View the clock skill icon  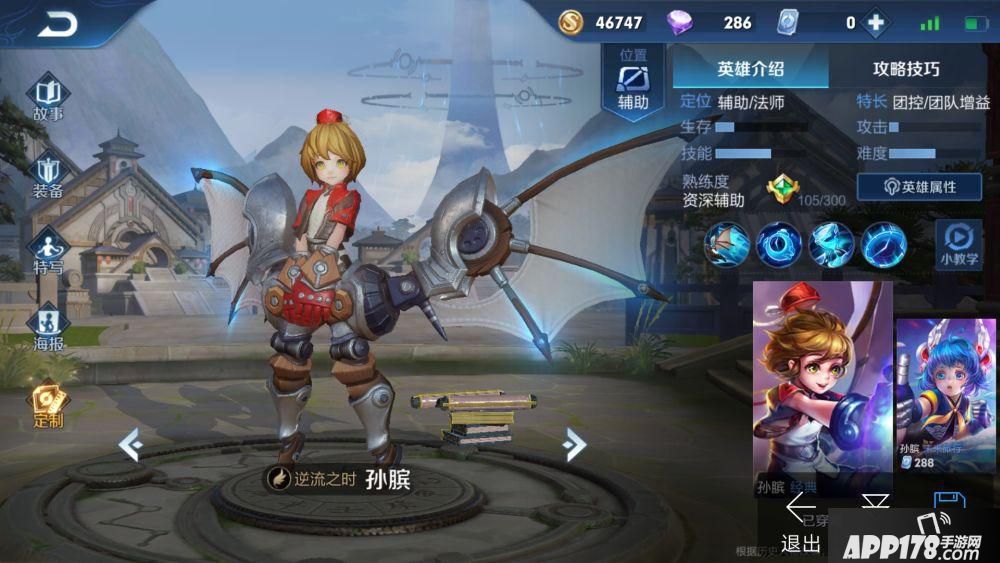pyautogui.click(x=779, y=244)
